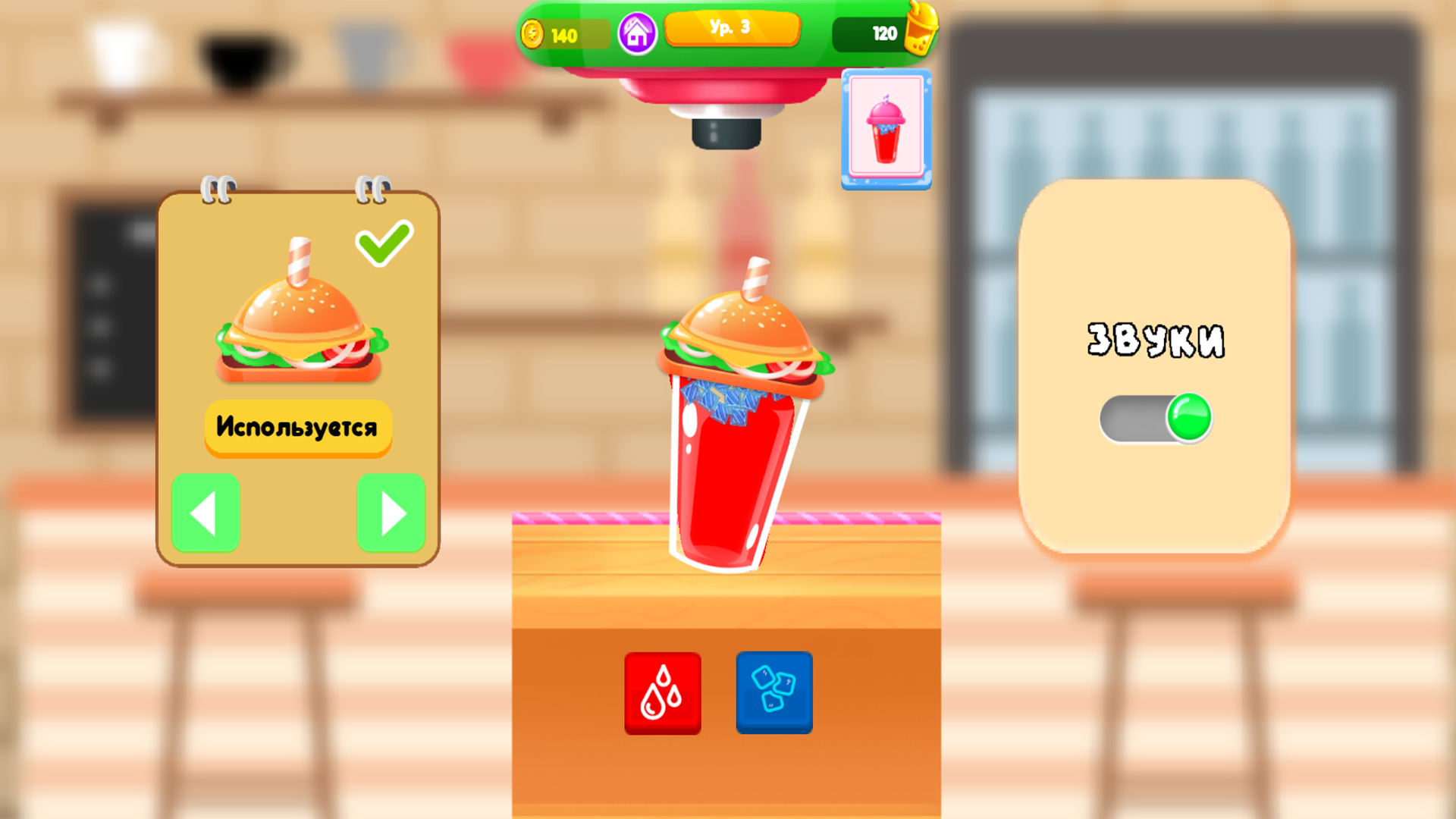Select the Ур. 3 level banner

[732, 29]
